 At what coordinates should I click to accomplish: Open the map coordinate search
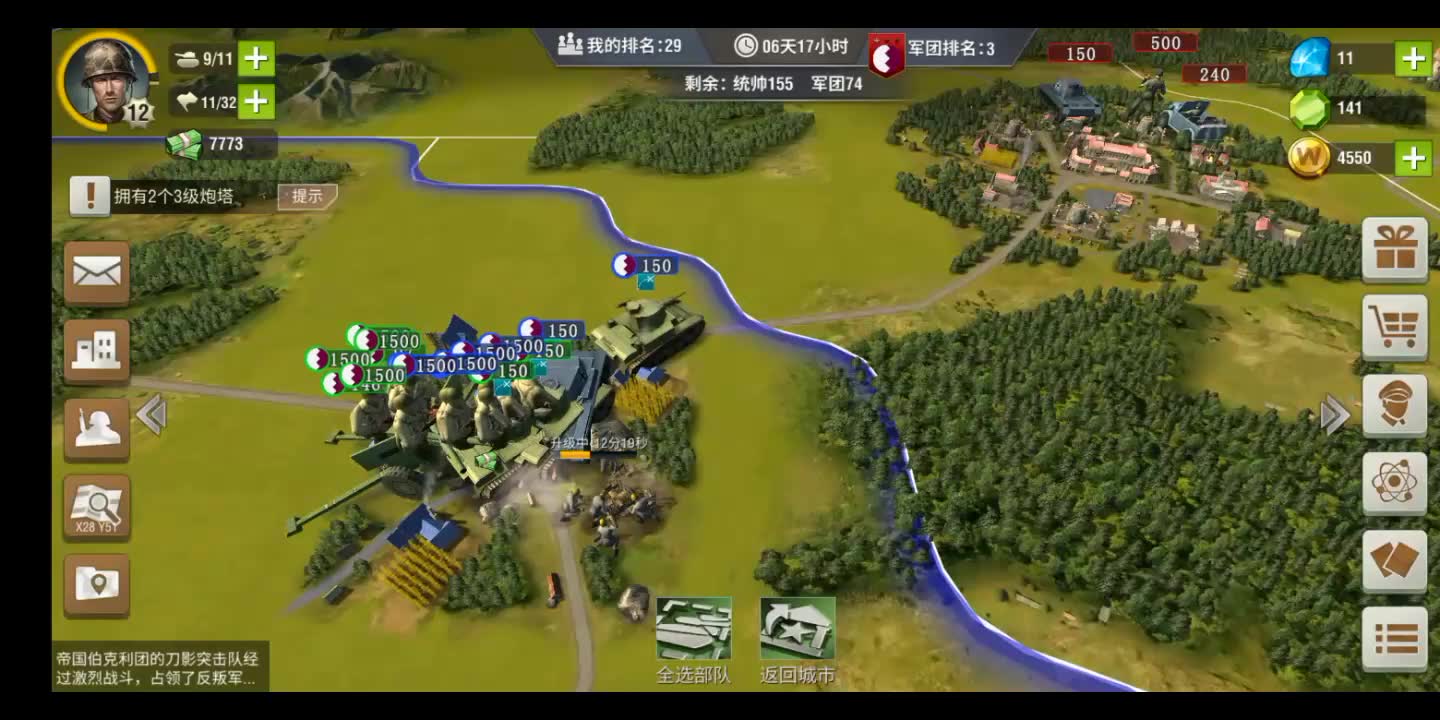(x=97, y=507)
